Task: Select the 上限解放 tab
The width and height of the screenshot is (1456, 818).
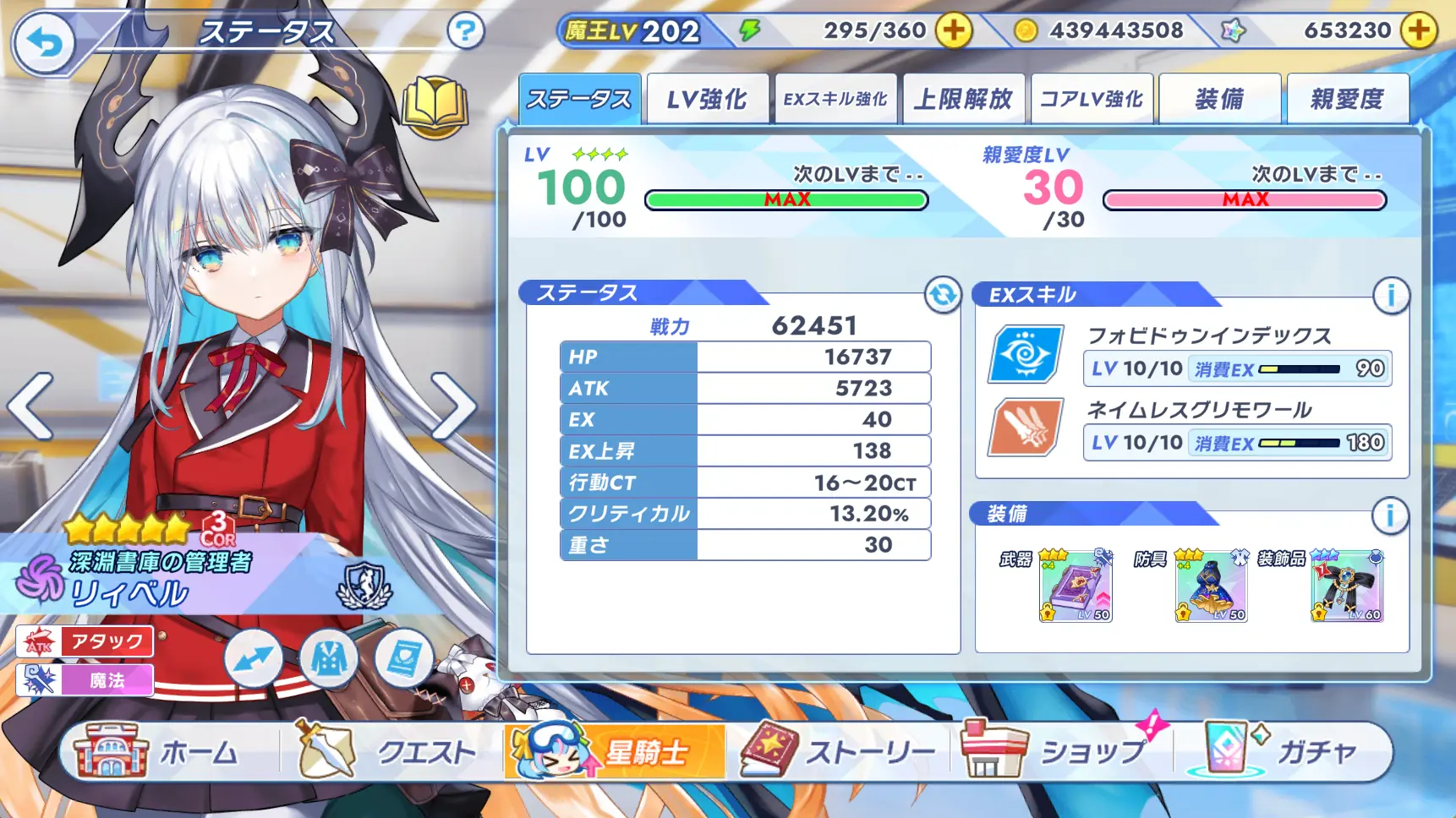Action: pos(963,100)
